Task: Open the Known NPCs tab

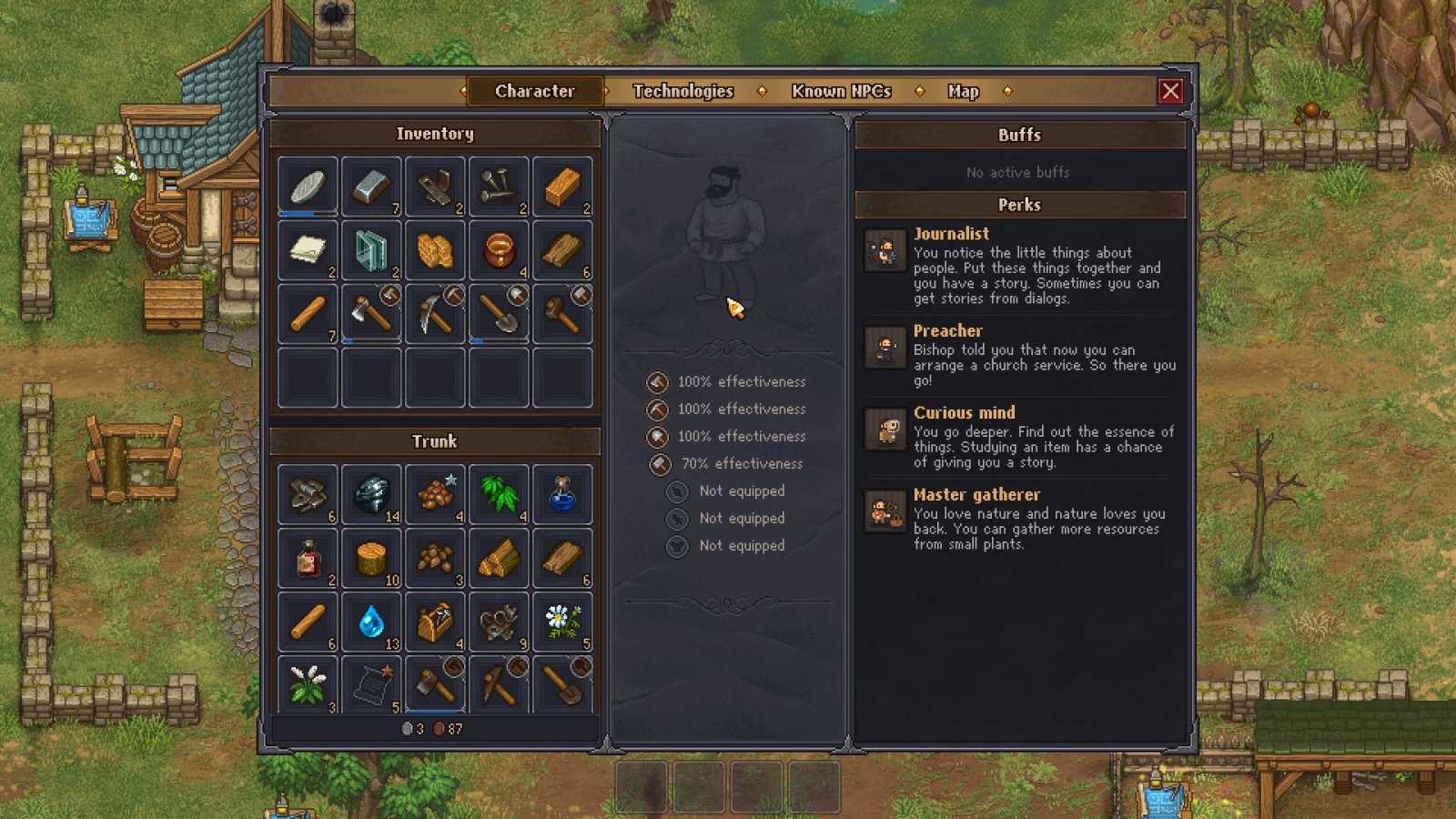Action: click(x=841, y=91)
